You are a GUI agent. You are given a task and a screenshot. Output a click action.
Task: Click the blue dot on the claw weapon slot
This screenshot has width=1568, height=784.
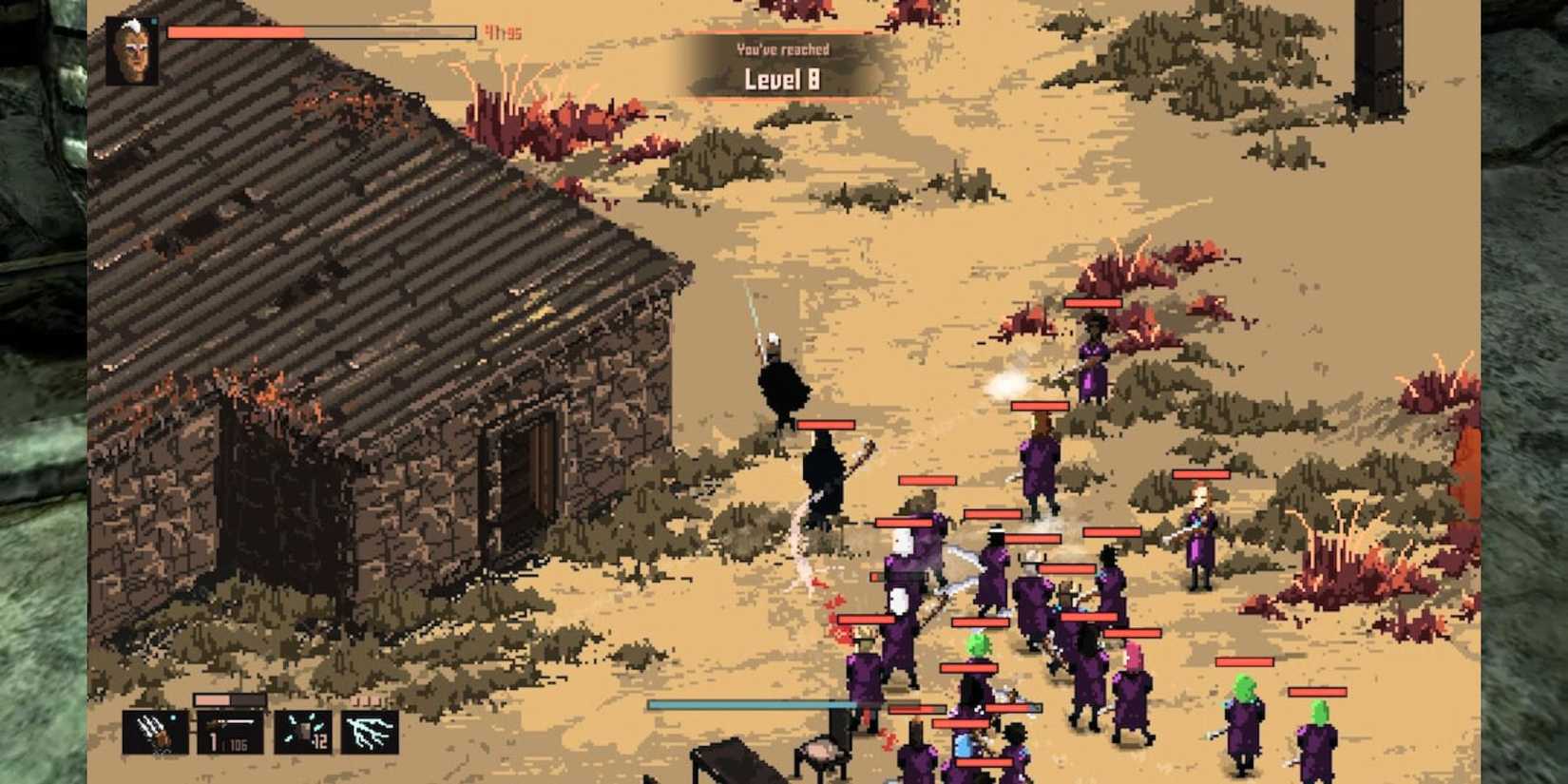tap(171, 717)
